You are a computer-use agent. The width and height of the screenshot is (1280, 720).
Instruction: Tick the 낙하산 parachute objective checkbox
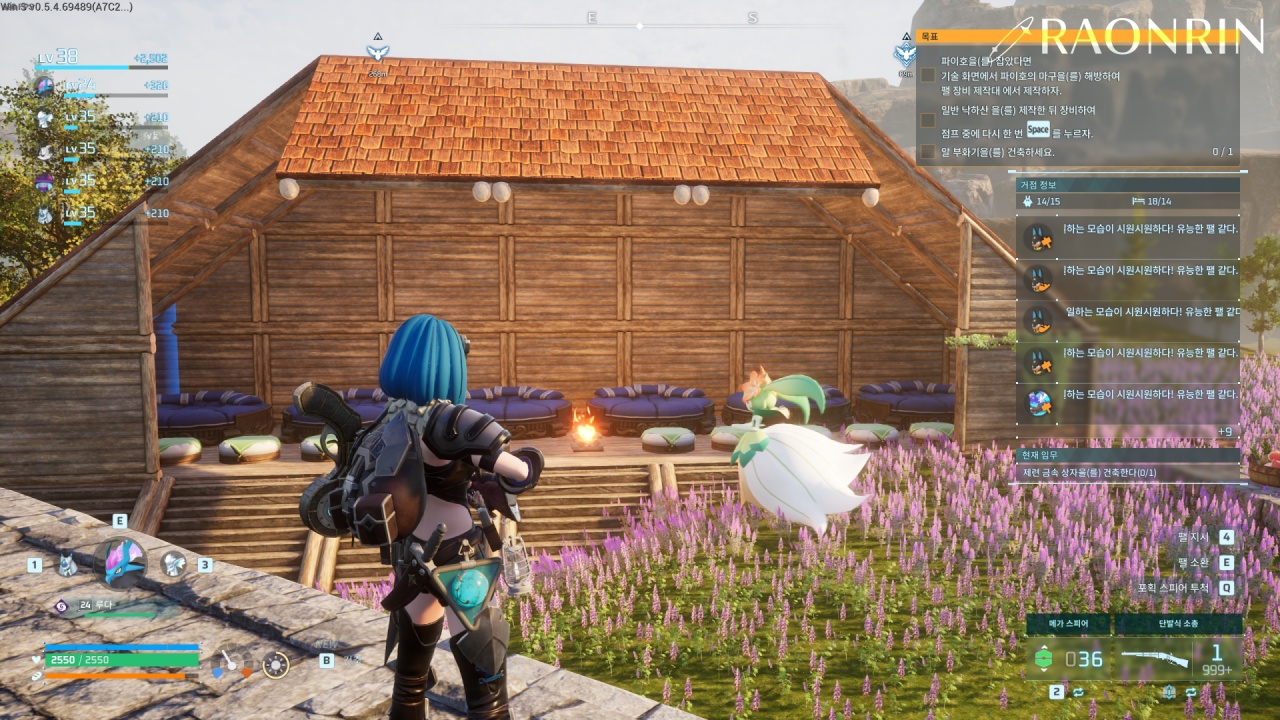[929, 120]
